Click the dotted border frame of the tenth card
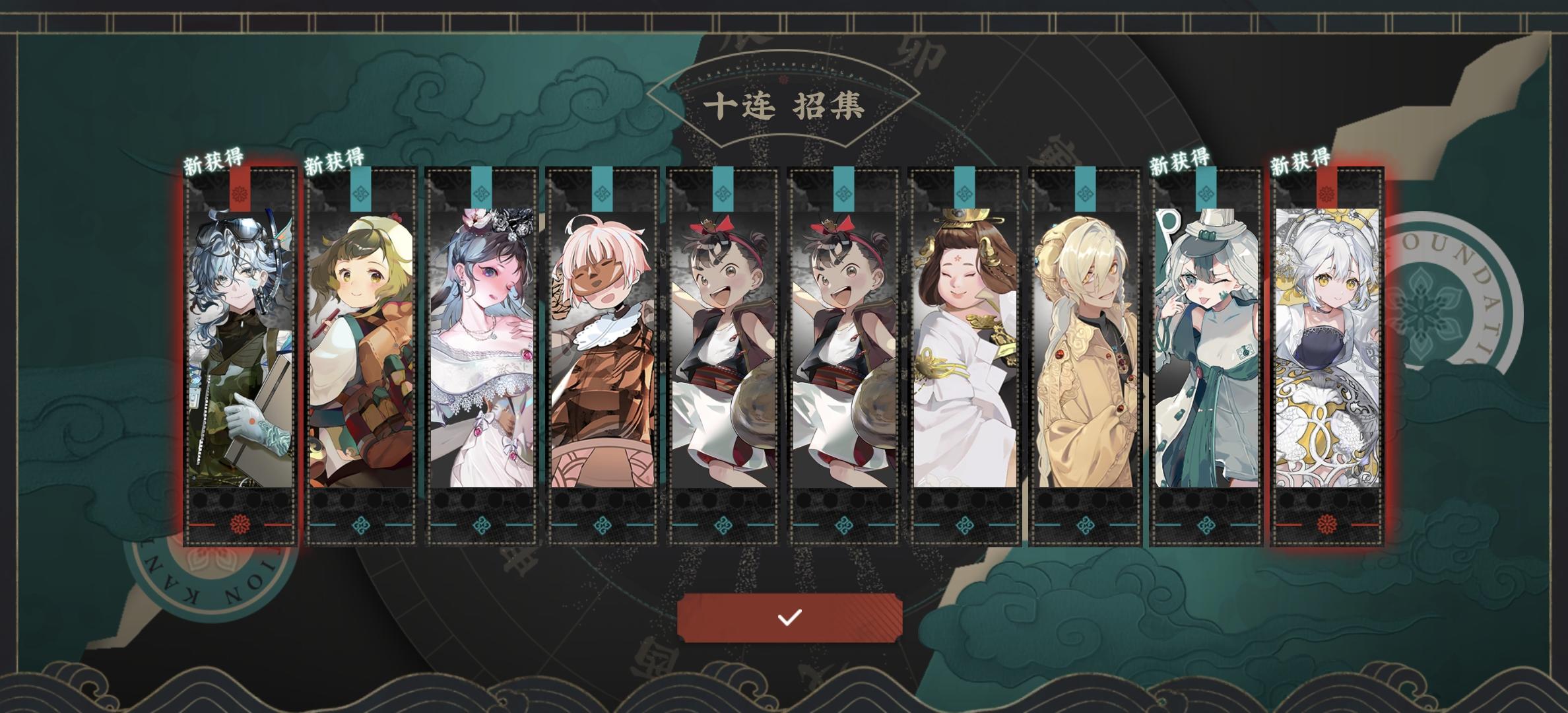This screenshot has width=1568, height=713. tap(1275, 363)
